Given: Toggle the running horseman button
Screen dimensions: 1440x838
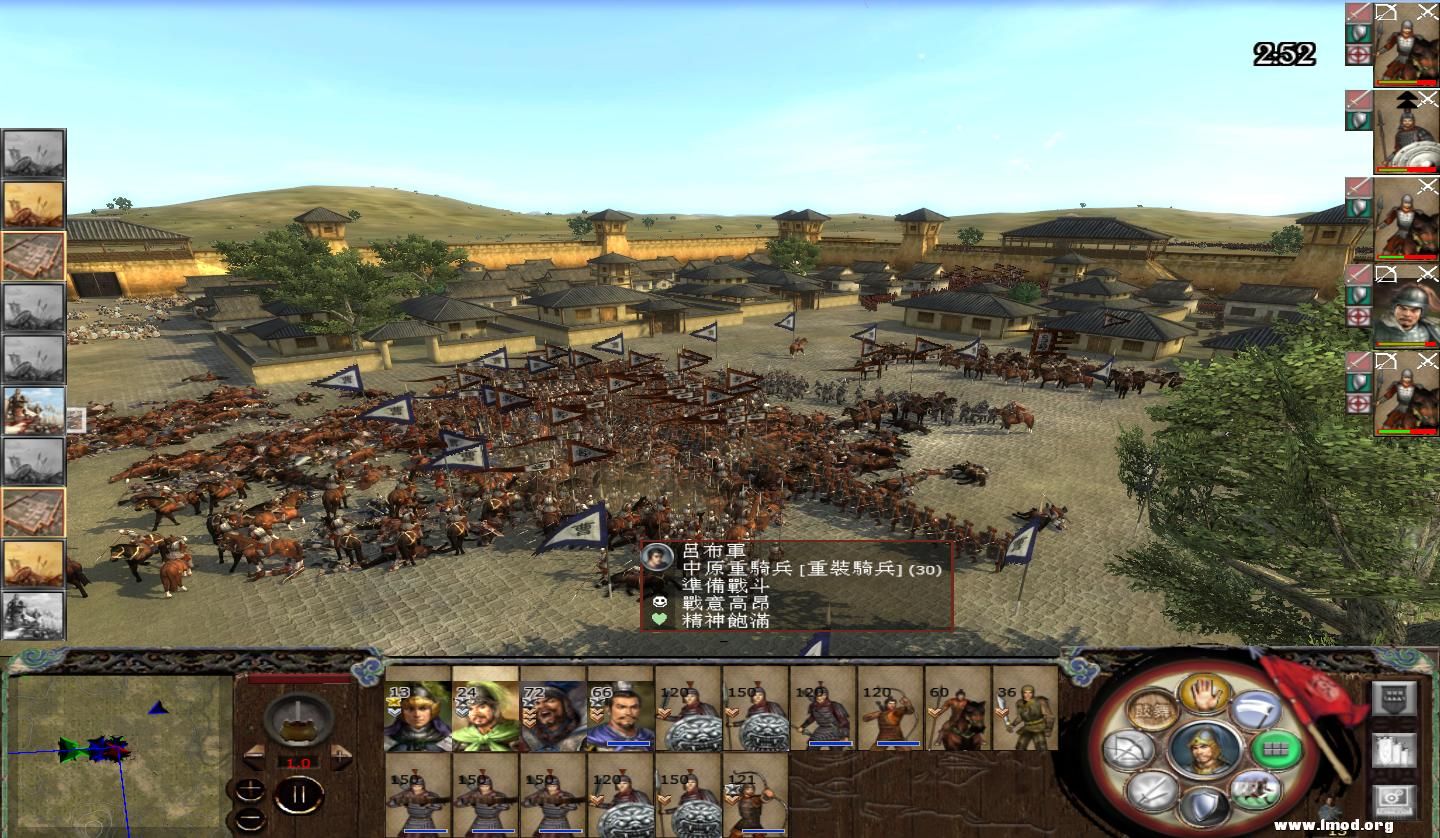Looking at the screenshot, I should coord(1255,791).
